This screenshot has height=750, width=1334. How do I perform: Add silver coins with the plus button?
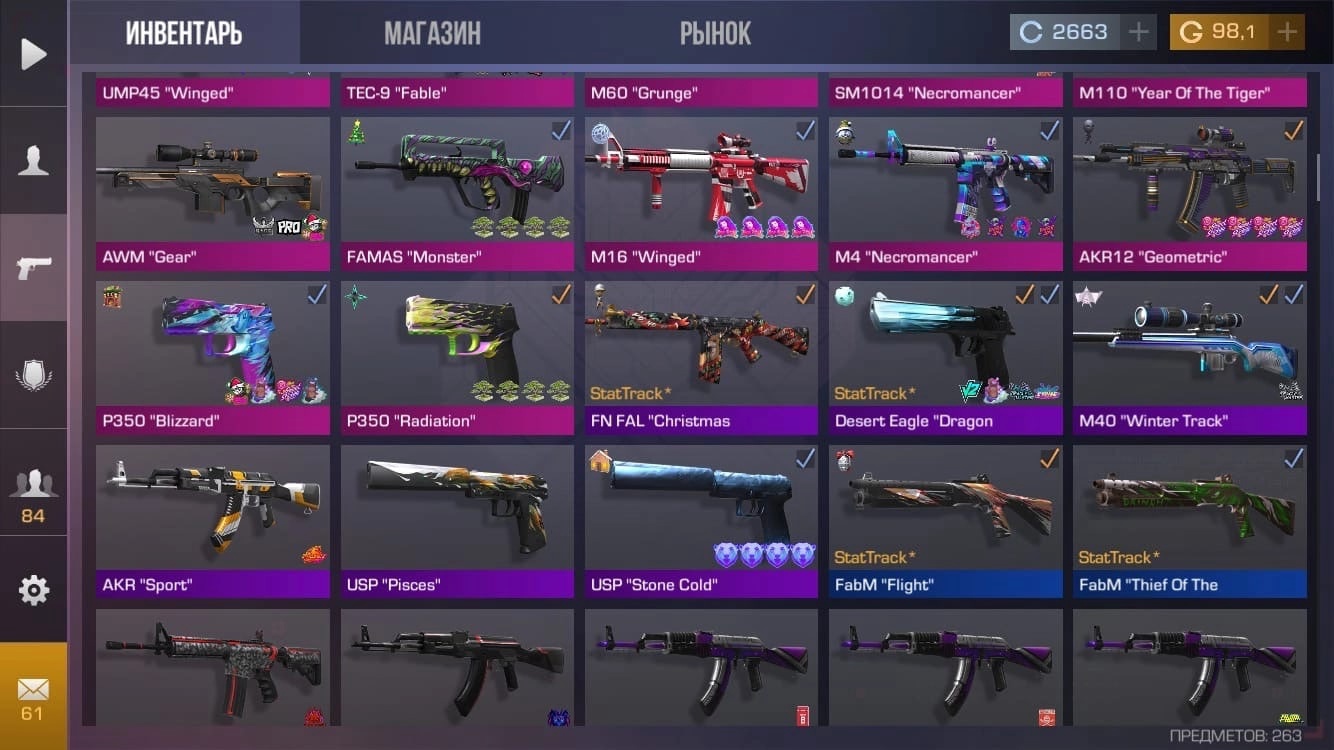click(x=1138, y=33)
